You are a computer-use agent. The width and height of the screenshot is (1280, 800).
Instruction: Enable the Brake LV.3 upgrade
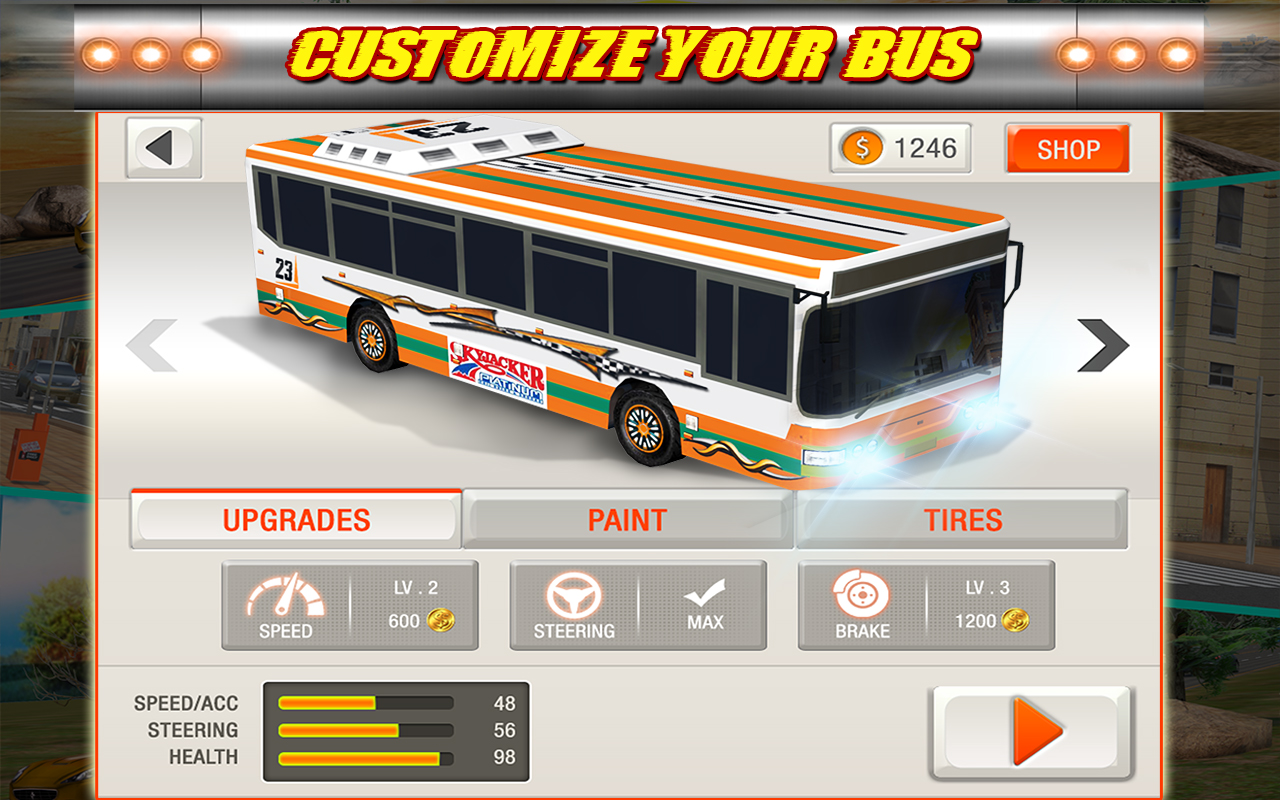[x=926, y=605]
